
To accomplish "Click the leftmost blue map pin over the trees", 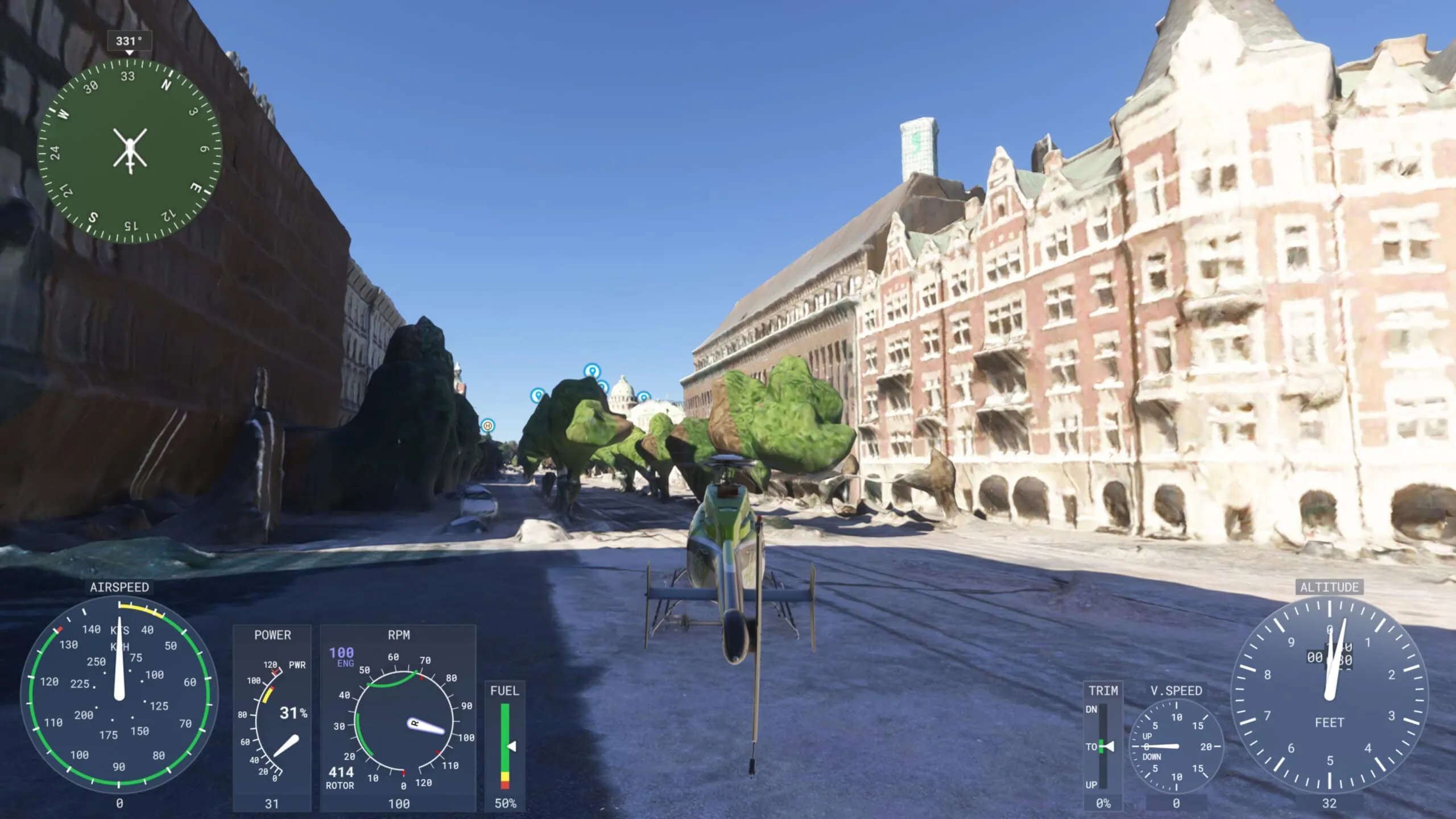I will (x=537, y=395).
